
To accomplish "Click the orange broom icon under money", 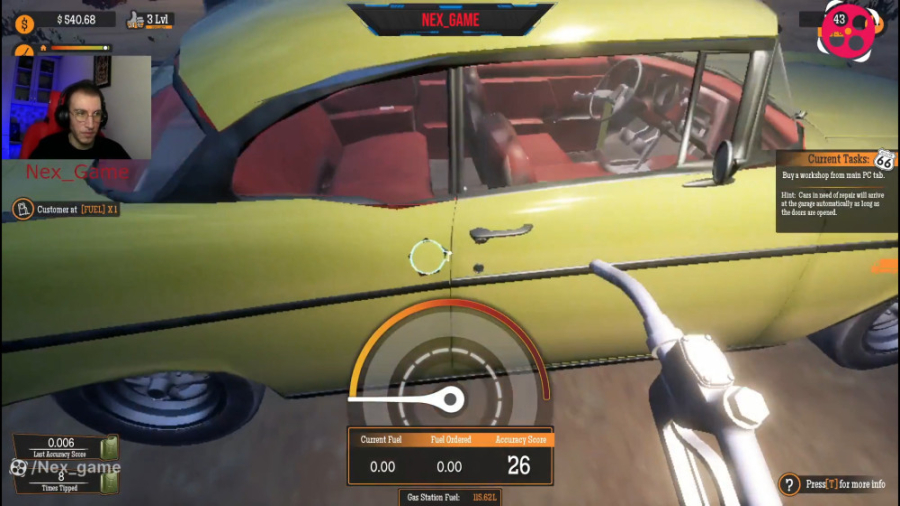I will click(x=22, y=49).
